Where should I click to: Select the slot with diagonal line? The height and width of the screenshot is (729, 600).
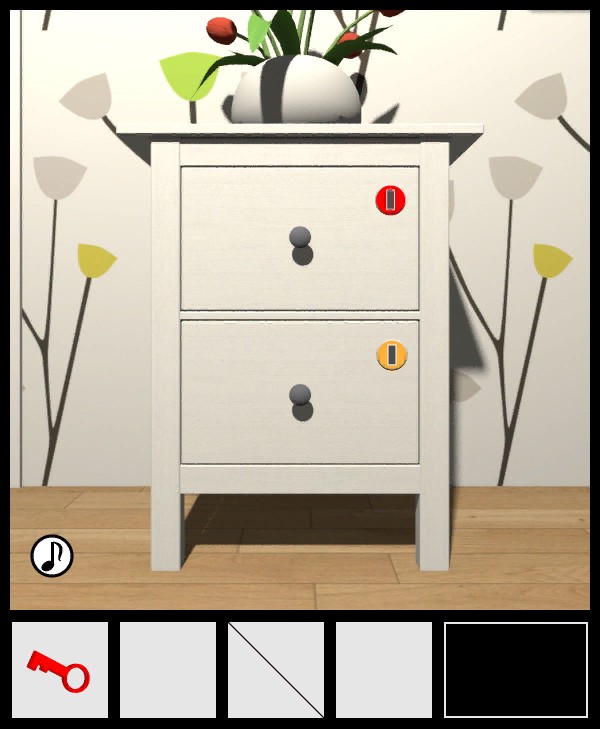tap(276, 670)
